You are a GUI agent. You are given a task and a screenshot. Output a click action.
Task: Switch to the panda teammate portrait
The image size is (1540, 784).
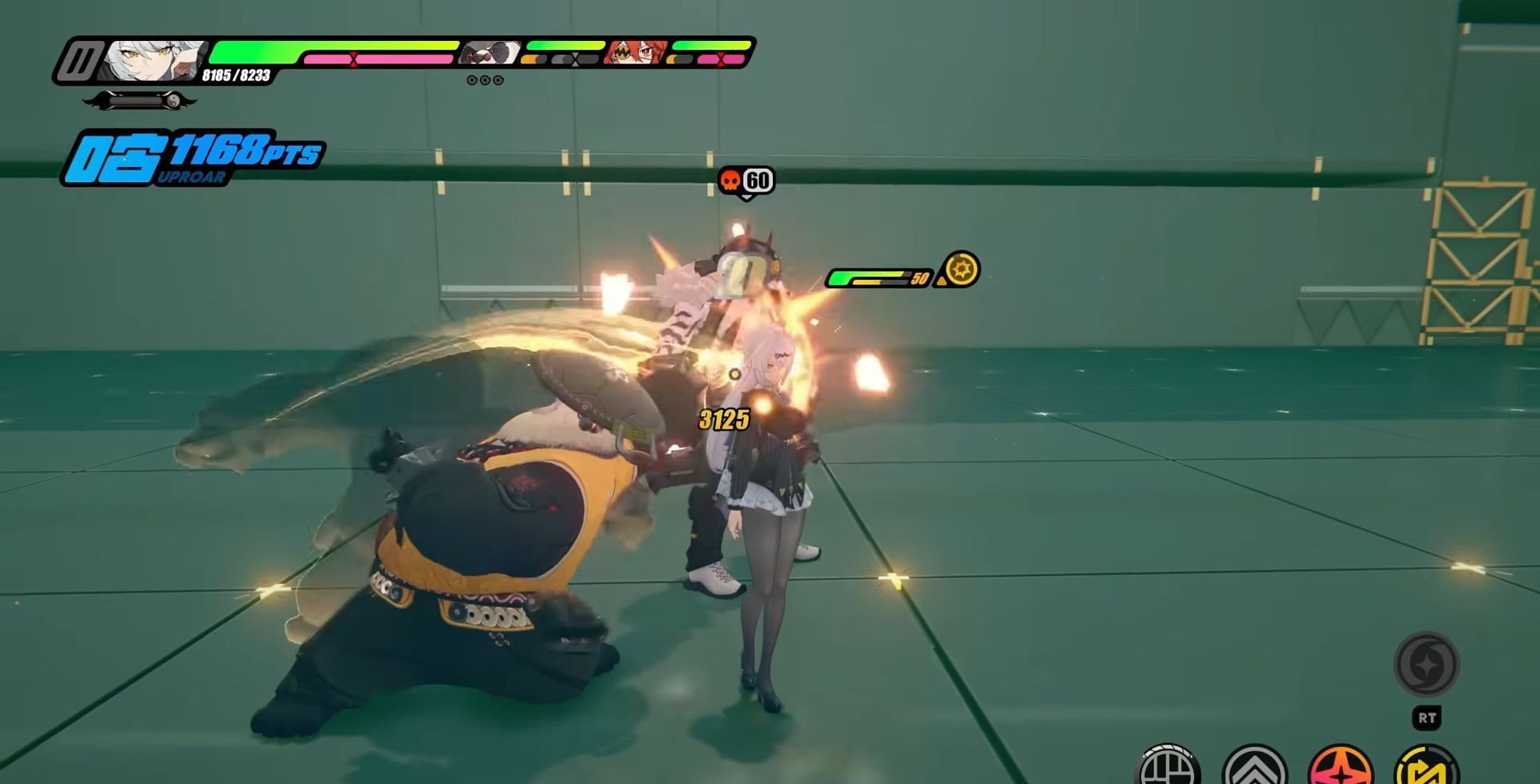click(489, 53)
